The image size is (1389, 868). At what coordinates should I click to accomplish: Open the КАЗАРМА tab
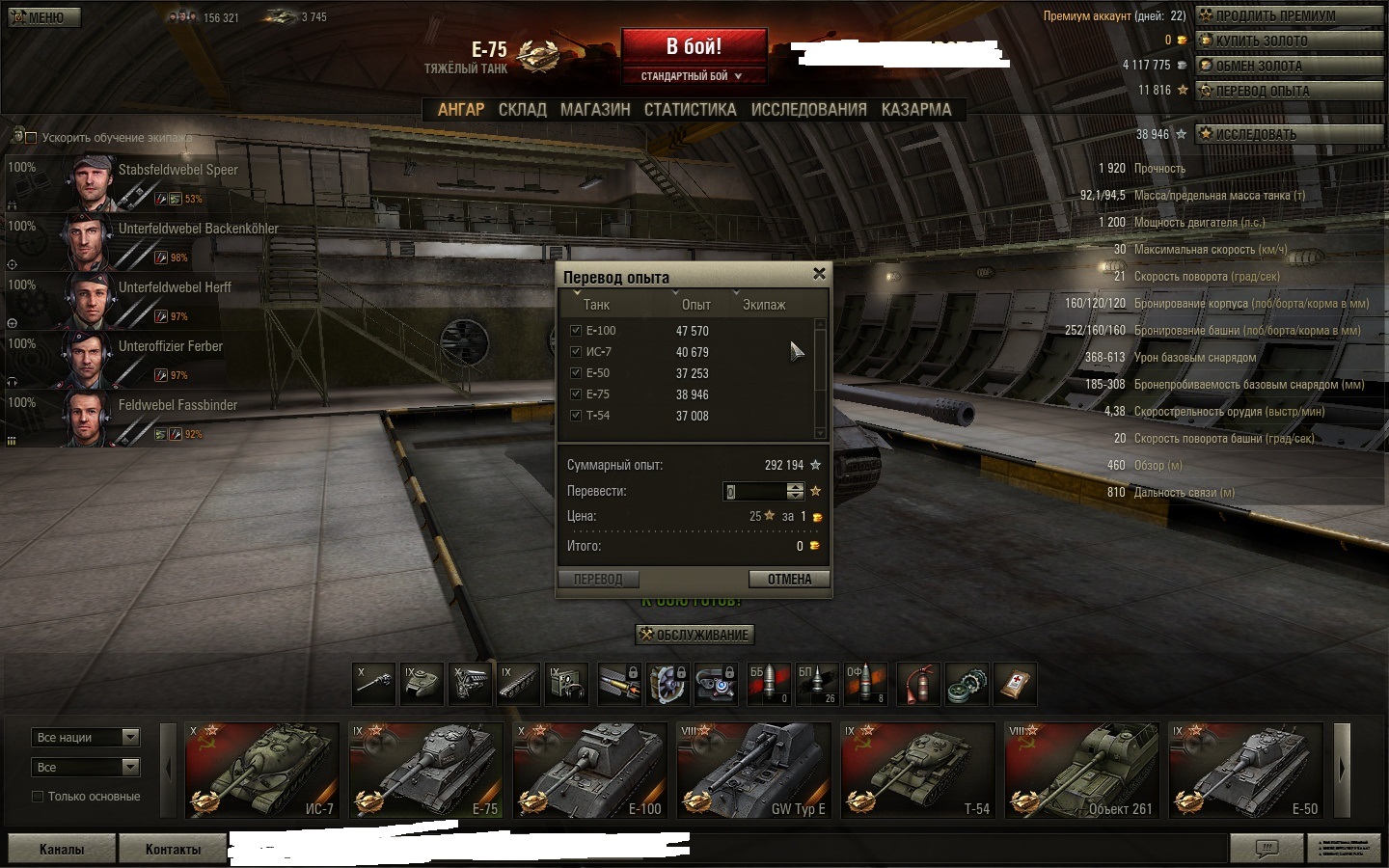(915, 110)
